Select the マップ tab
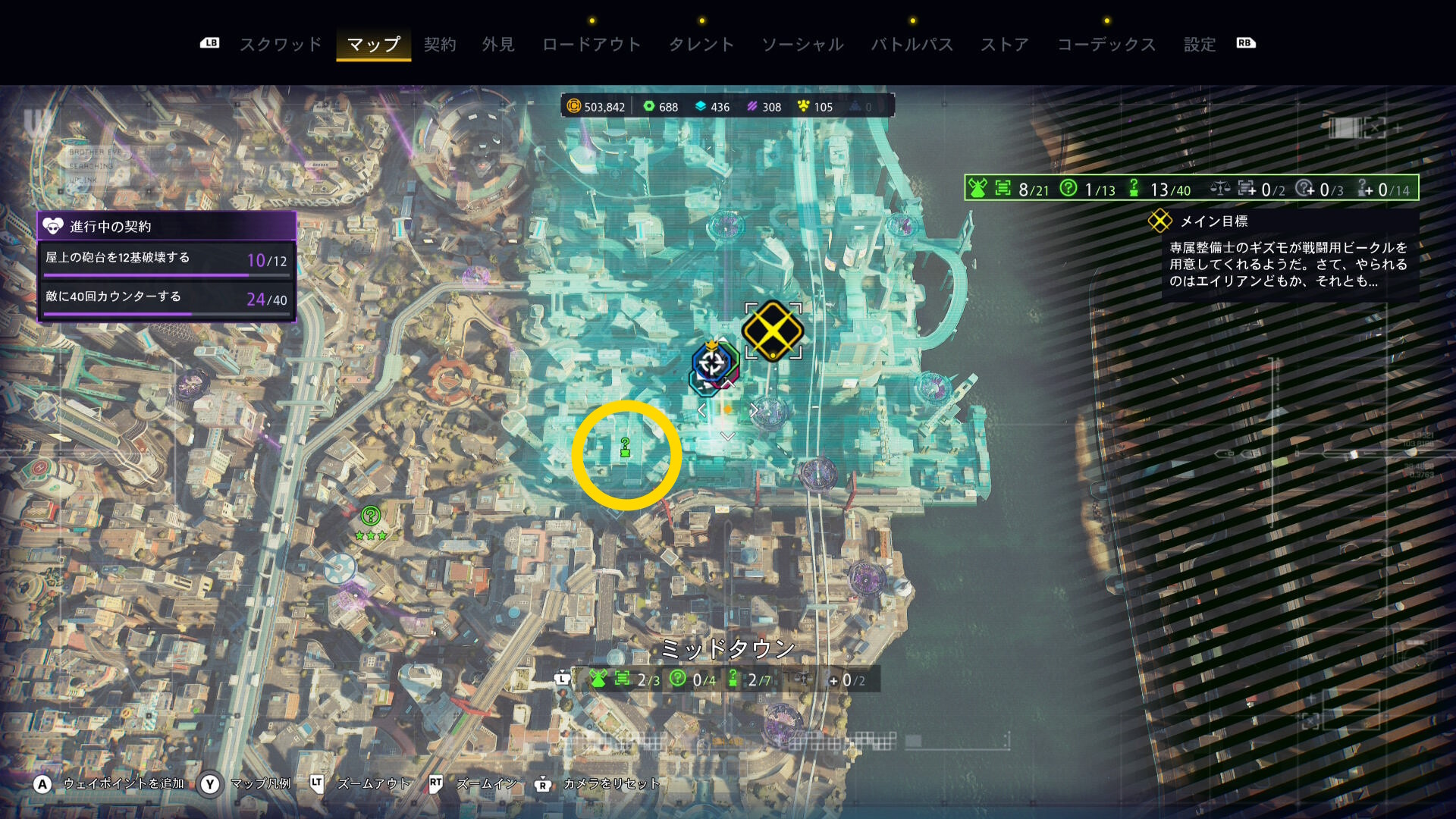This screenshot has width=1456, height=819. click(373, 44)
